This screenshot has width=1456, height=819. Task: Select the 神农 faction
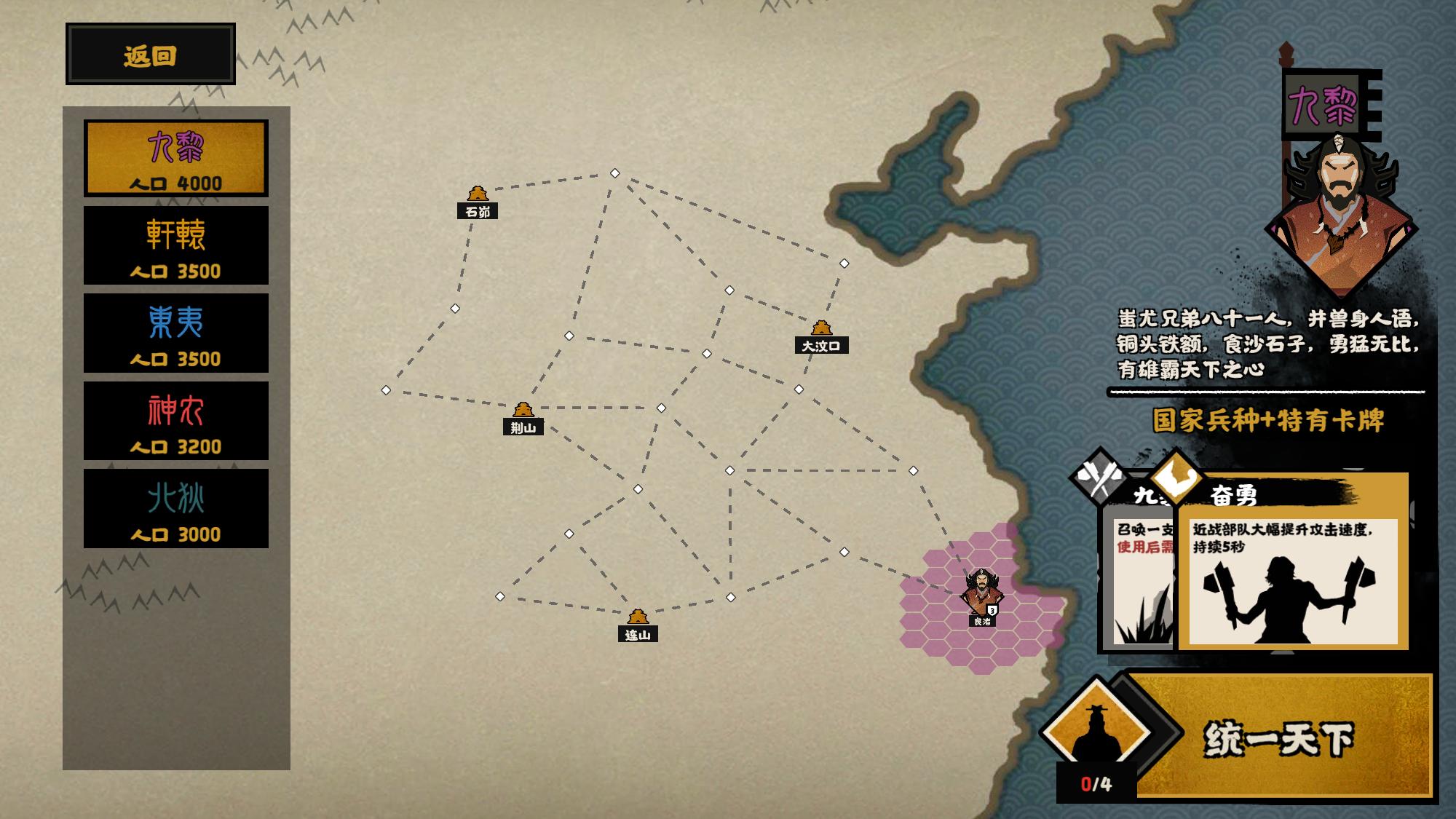pos(176,421)
